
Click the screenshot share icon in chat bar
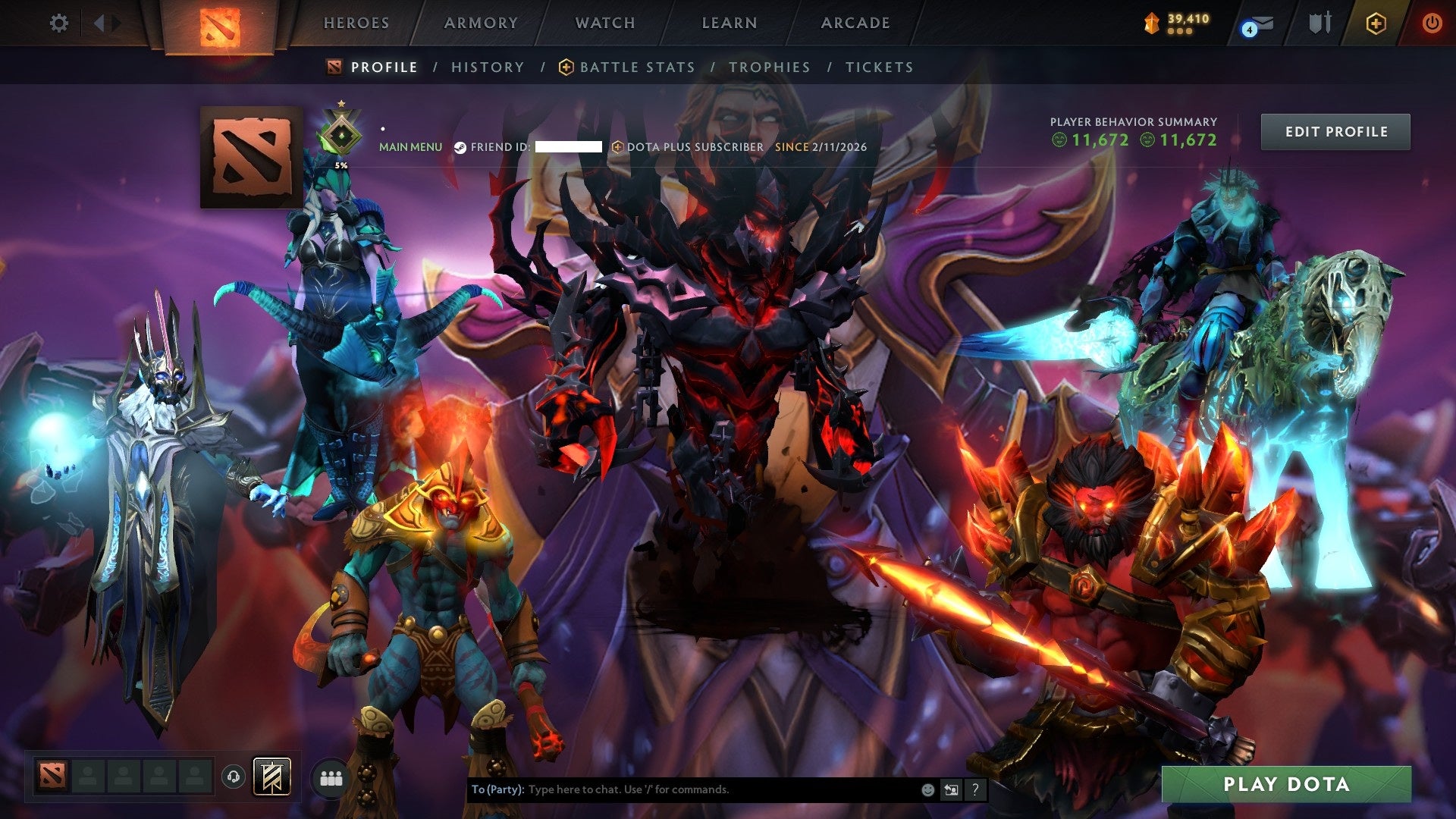tap(951, 789)
